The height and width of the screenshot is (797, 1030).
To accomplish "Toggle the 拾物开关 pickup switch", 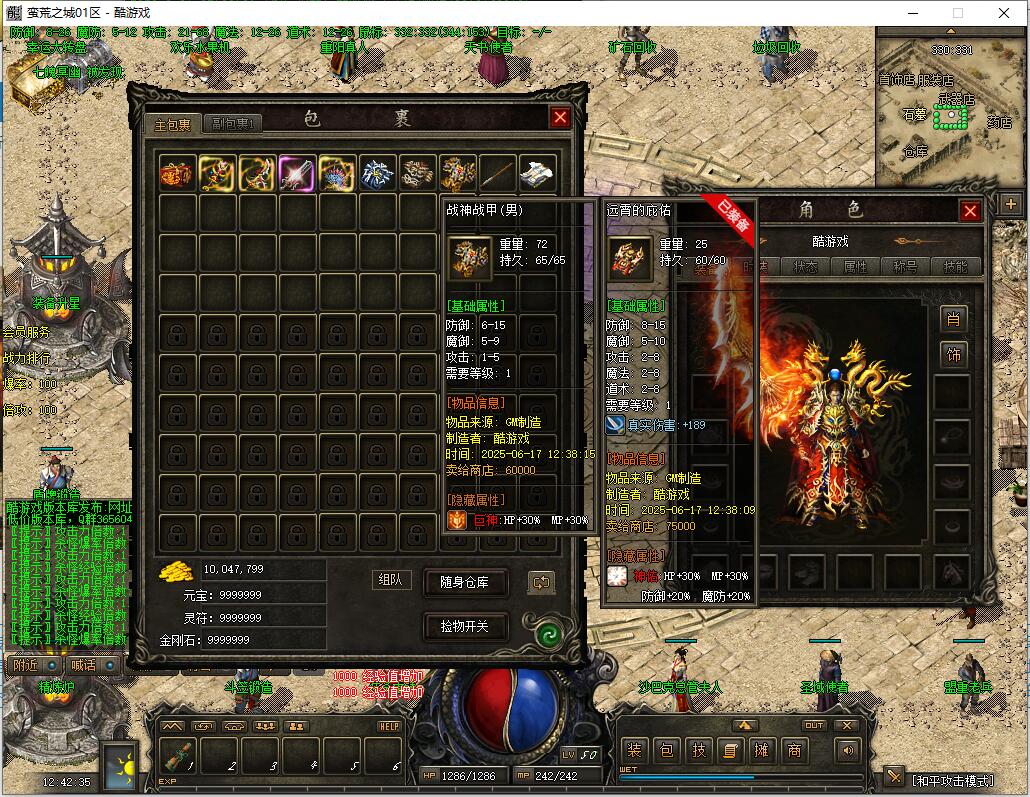I will [x=464, y=627].
